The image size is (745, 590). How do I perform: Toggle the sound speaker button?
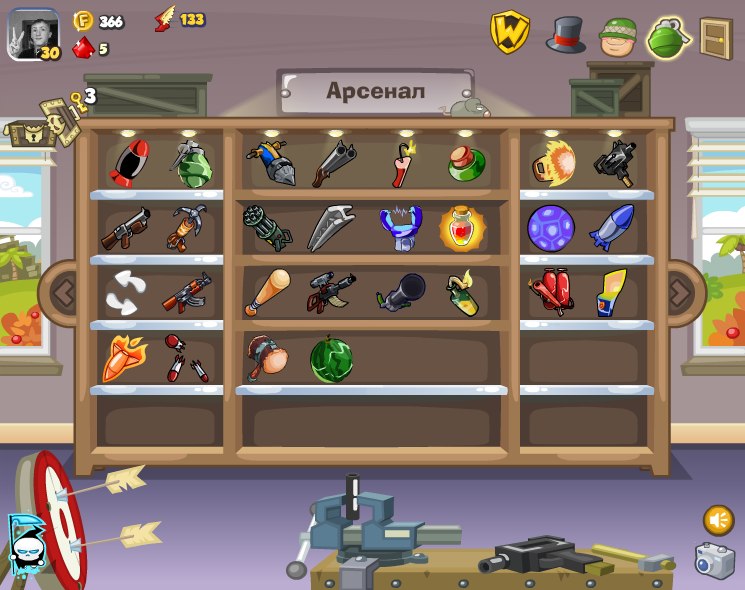click(x=718, y=520)
